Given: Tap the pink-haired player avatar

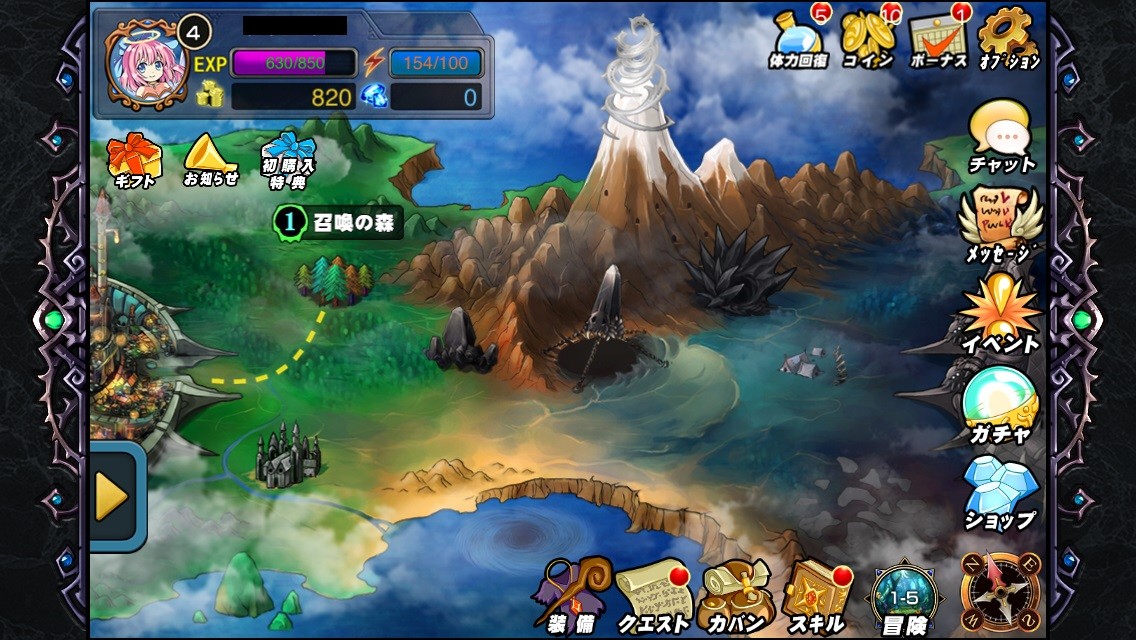Looking at the screenshot, I should tap(147, 64).
